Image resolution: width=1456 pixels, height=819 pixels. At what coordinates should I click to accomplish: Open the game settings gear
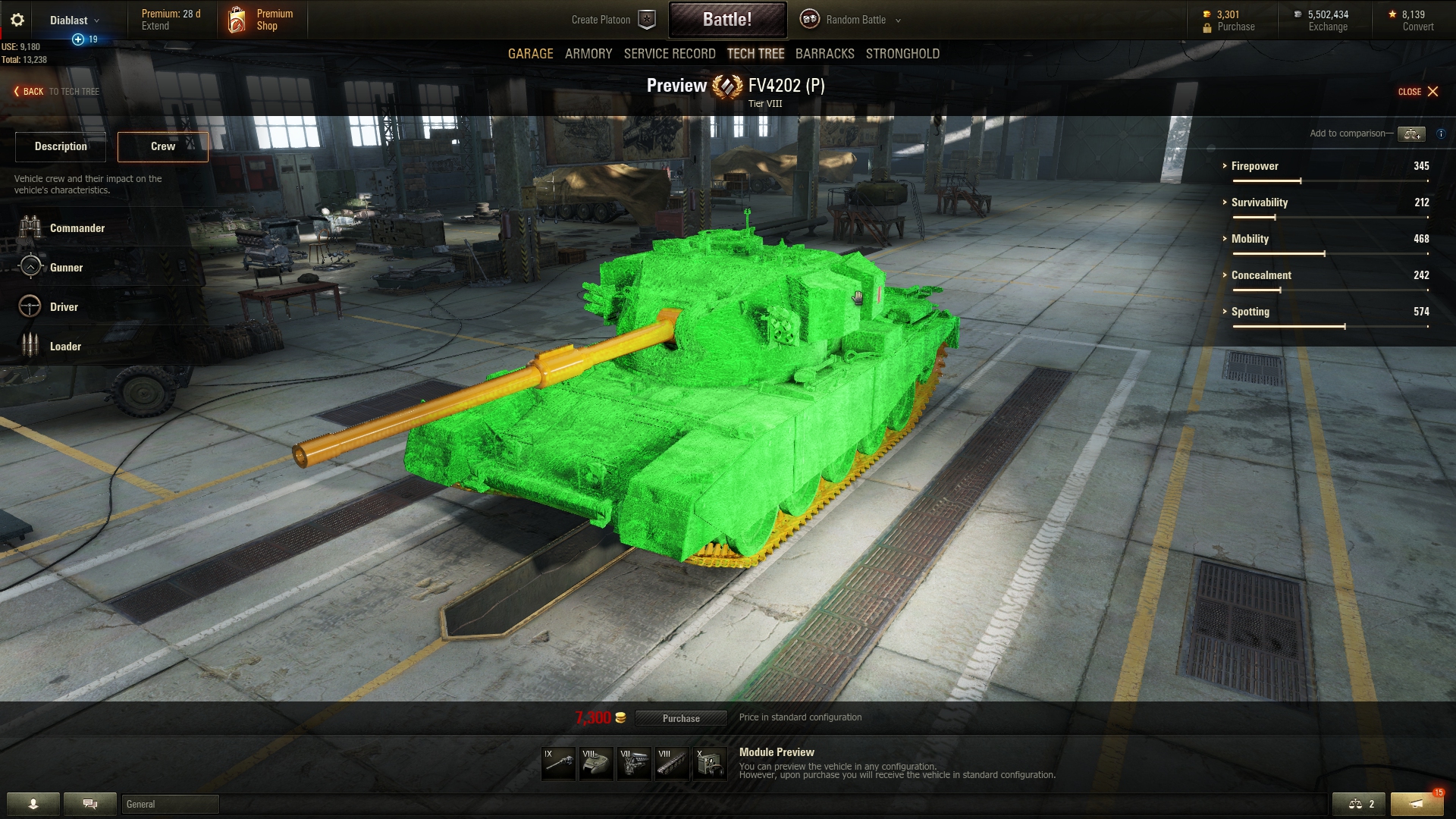click(17, 19)
